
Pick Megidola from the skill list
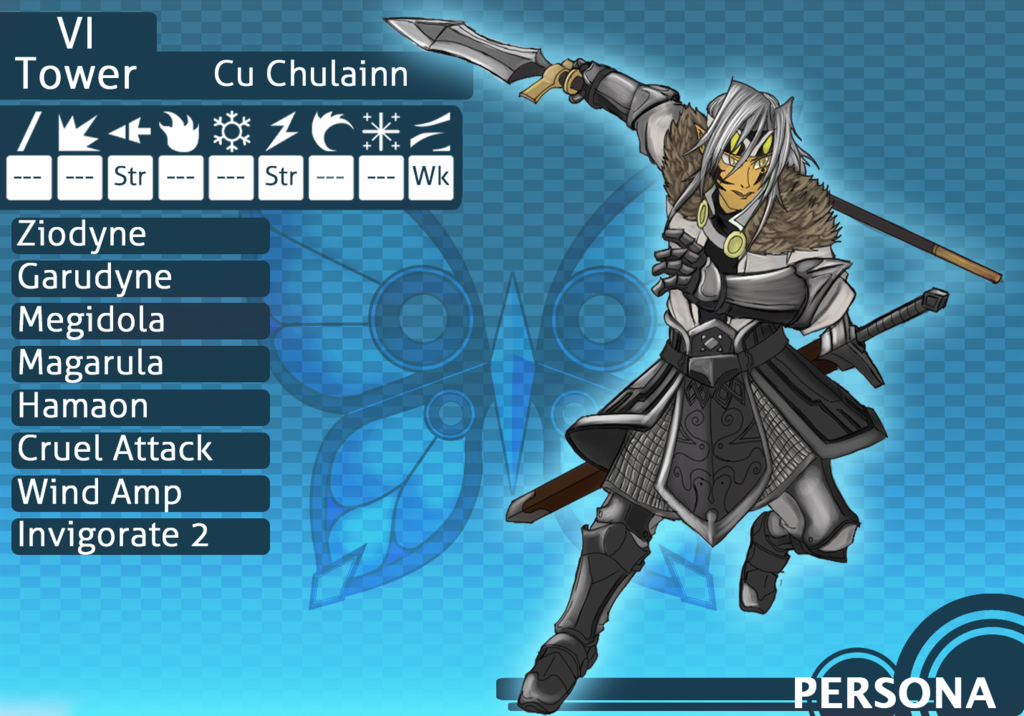pos(140,321)
